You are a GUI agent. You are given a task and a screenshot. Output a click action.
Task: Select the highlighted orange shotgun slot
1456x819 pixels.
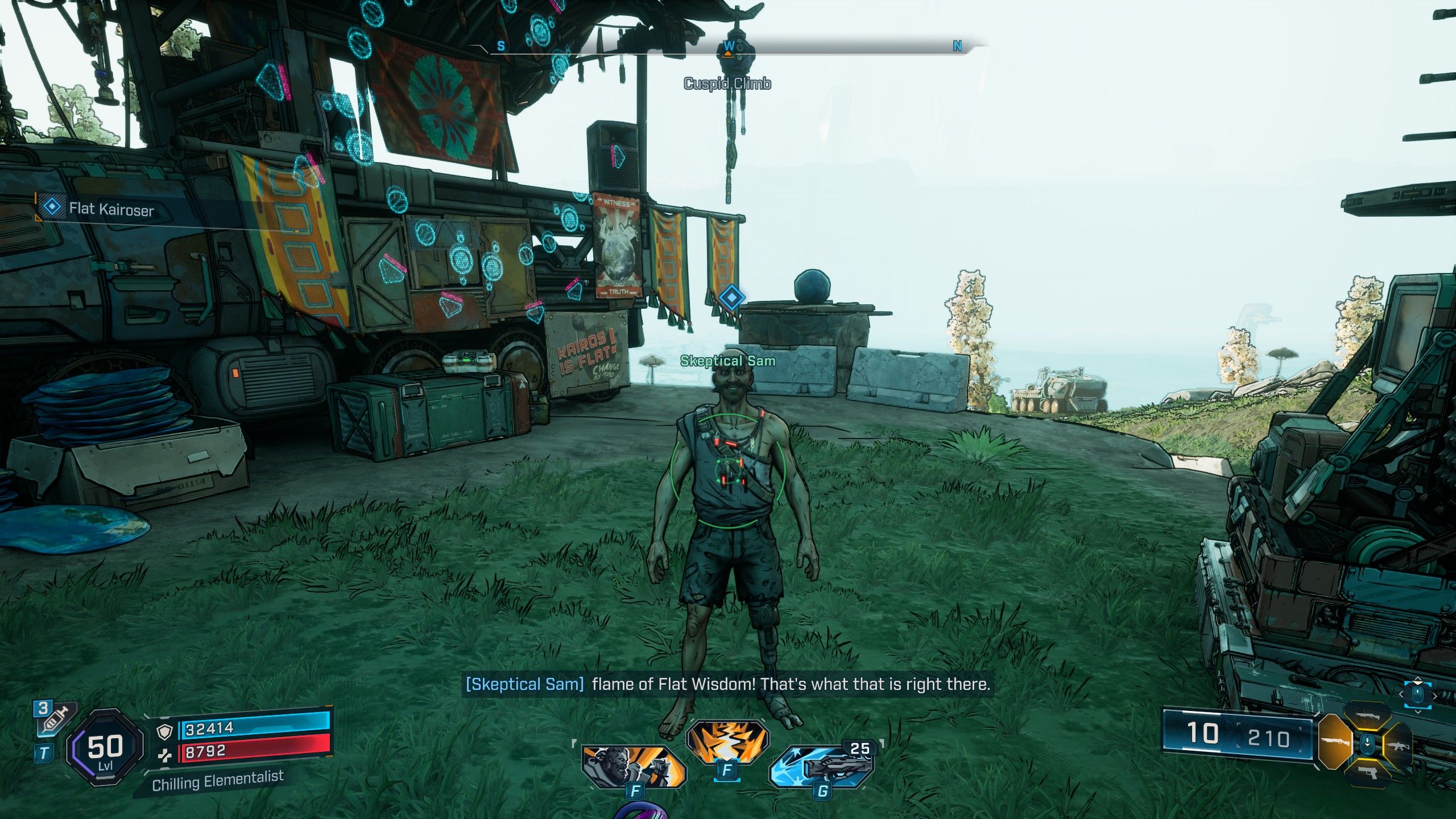point(1334,742)
